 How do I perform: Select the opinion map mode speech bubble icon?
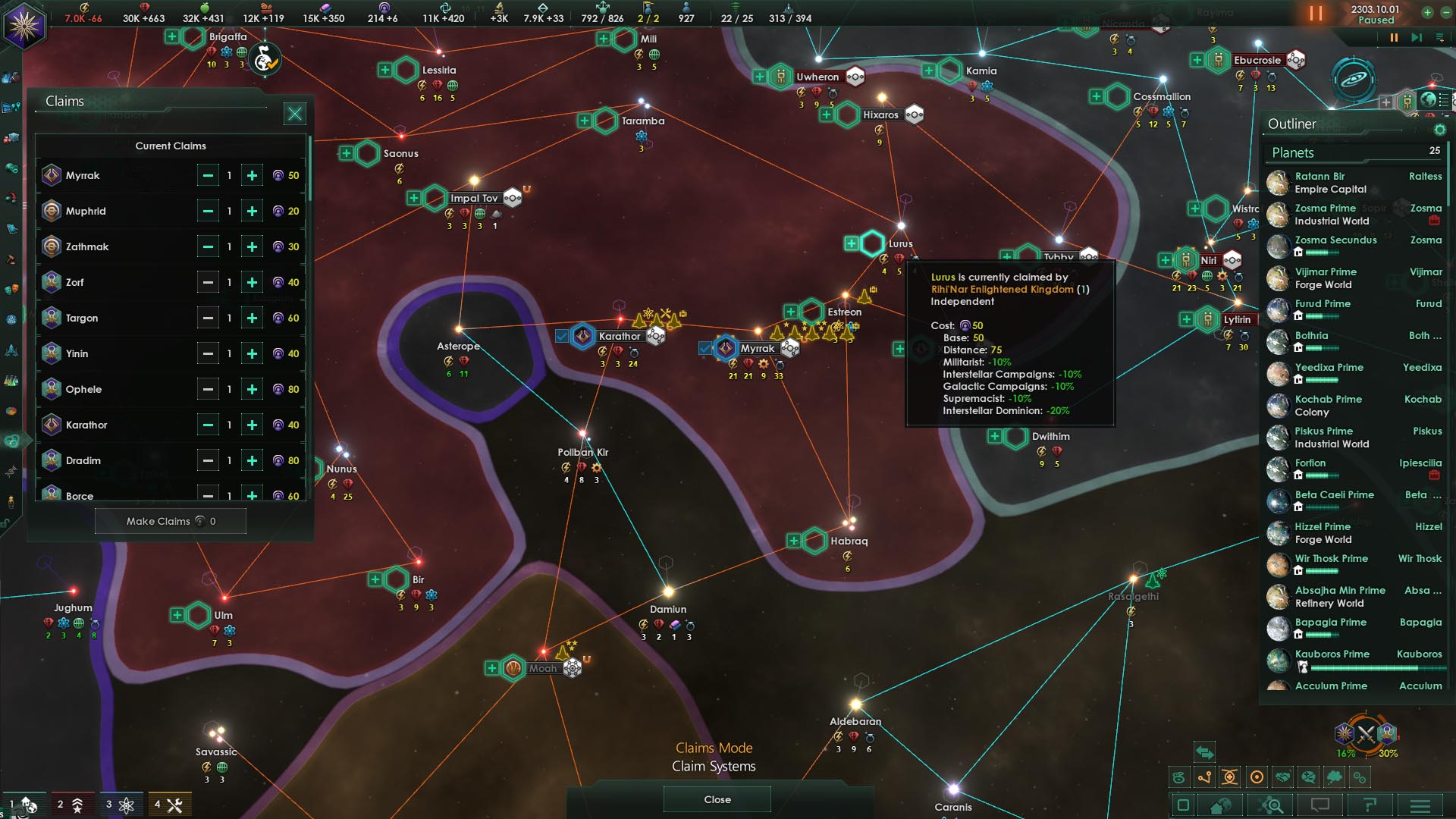[1307, 777]
